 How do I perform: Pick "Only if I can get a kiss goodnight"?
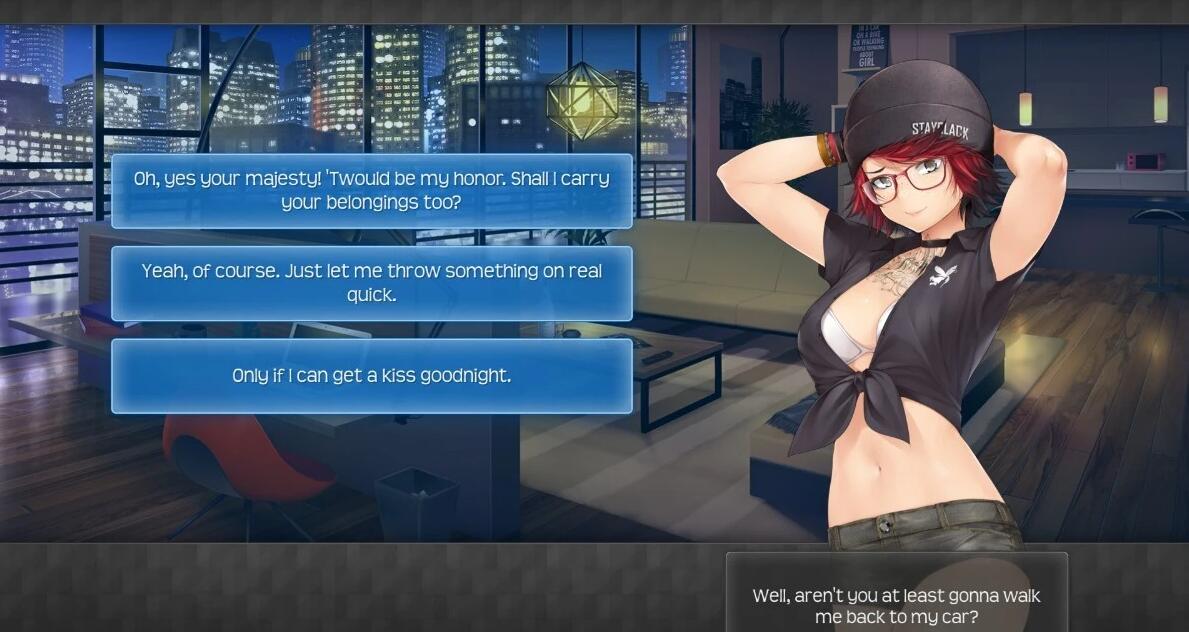[371, 376]
